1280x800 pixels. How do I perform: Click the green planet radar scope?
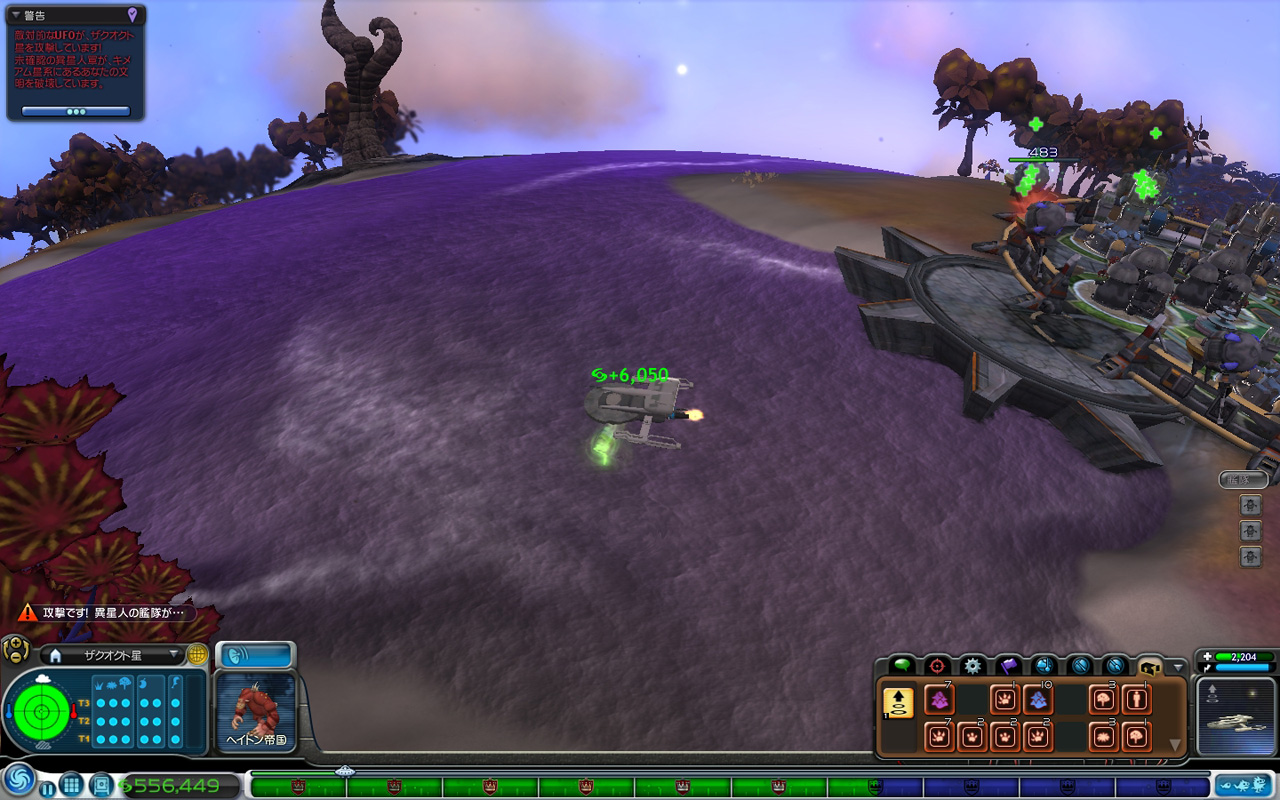tap(41, 713)
